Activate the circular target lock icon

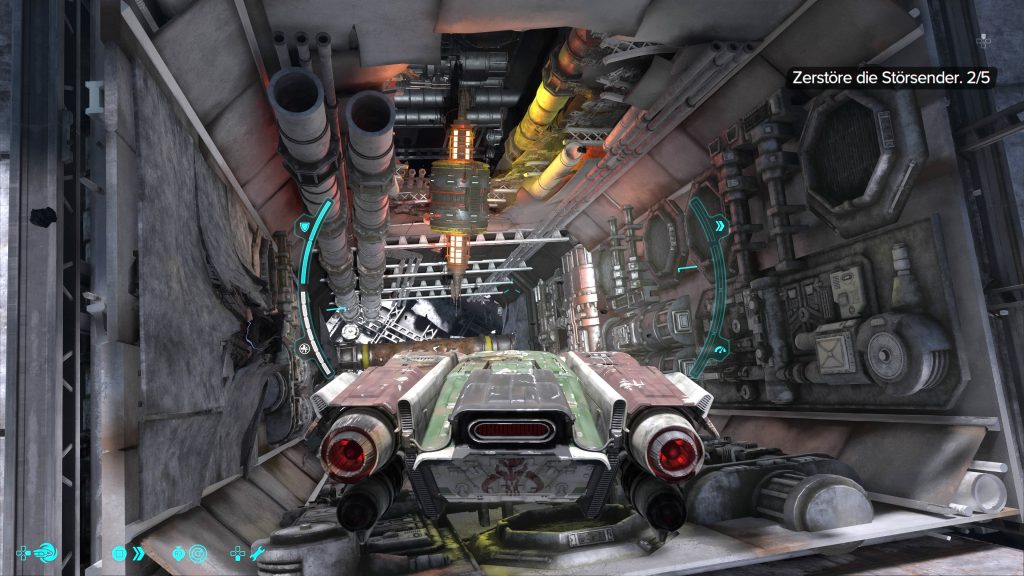197,552
